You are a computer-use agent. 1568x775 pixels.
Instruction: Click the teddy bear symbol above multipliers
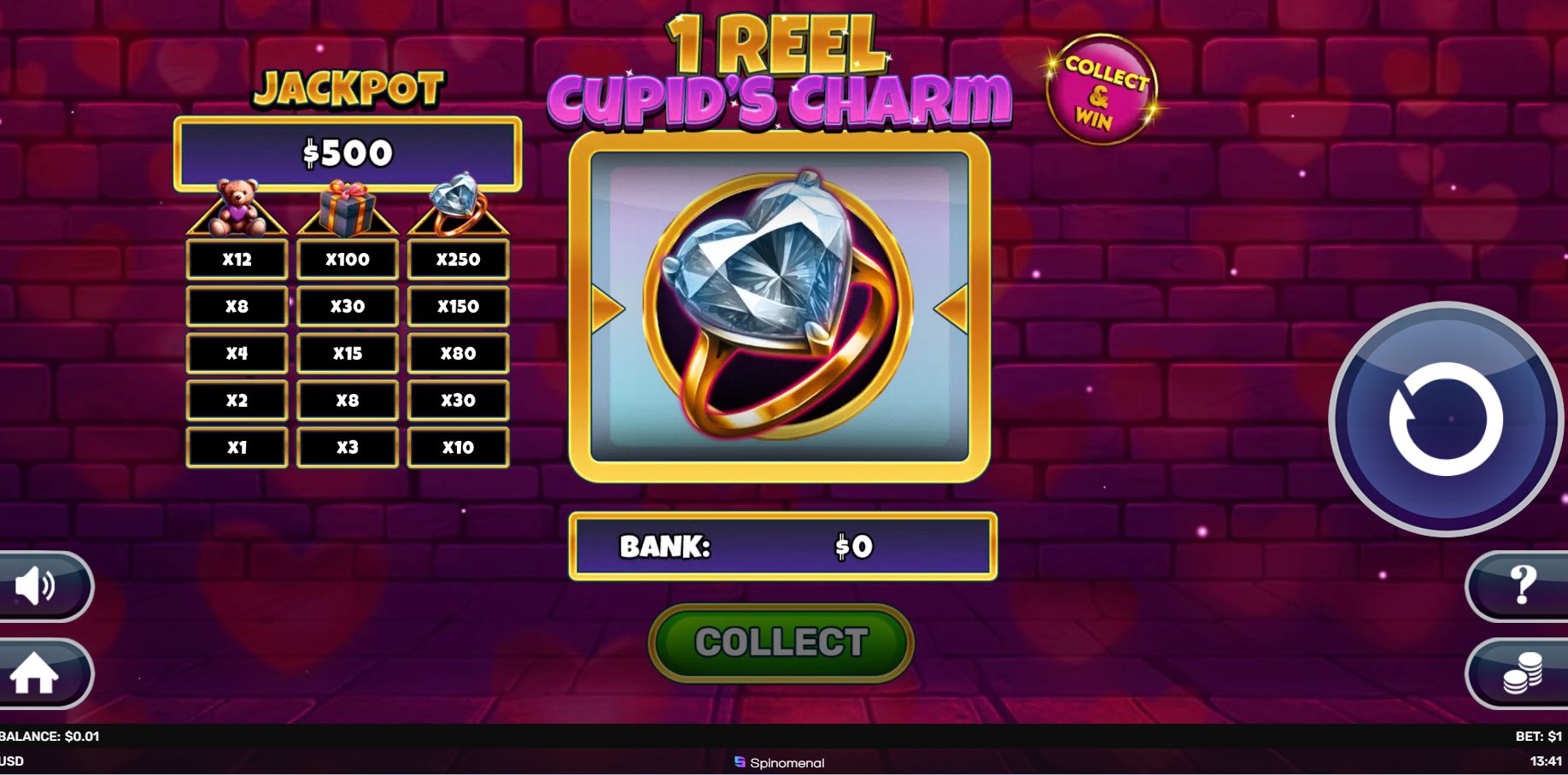(x=237, y=208)
